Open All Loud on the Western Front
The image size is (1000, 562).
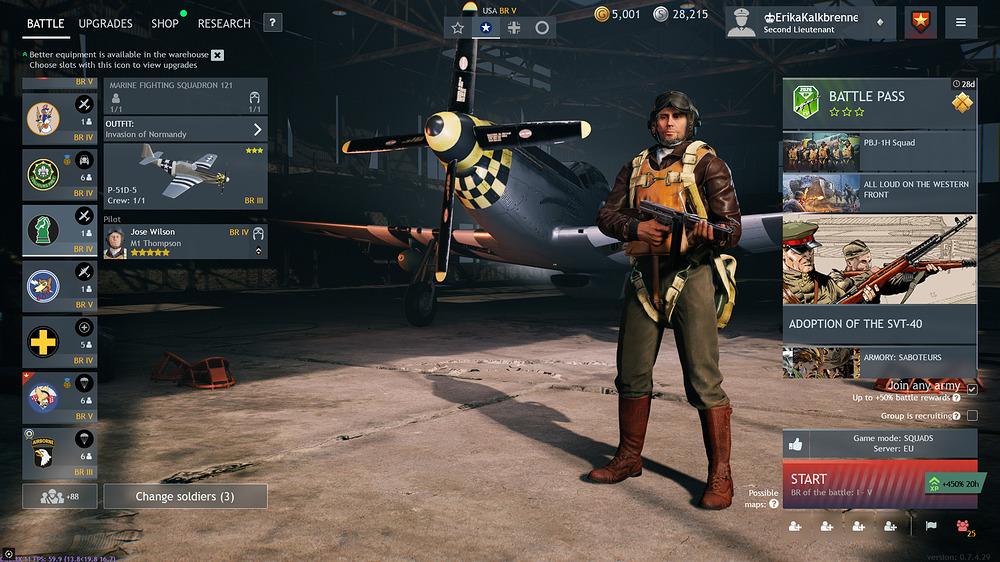coord(879,191)
